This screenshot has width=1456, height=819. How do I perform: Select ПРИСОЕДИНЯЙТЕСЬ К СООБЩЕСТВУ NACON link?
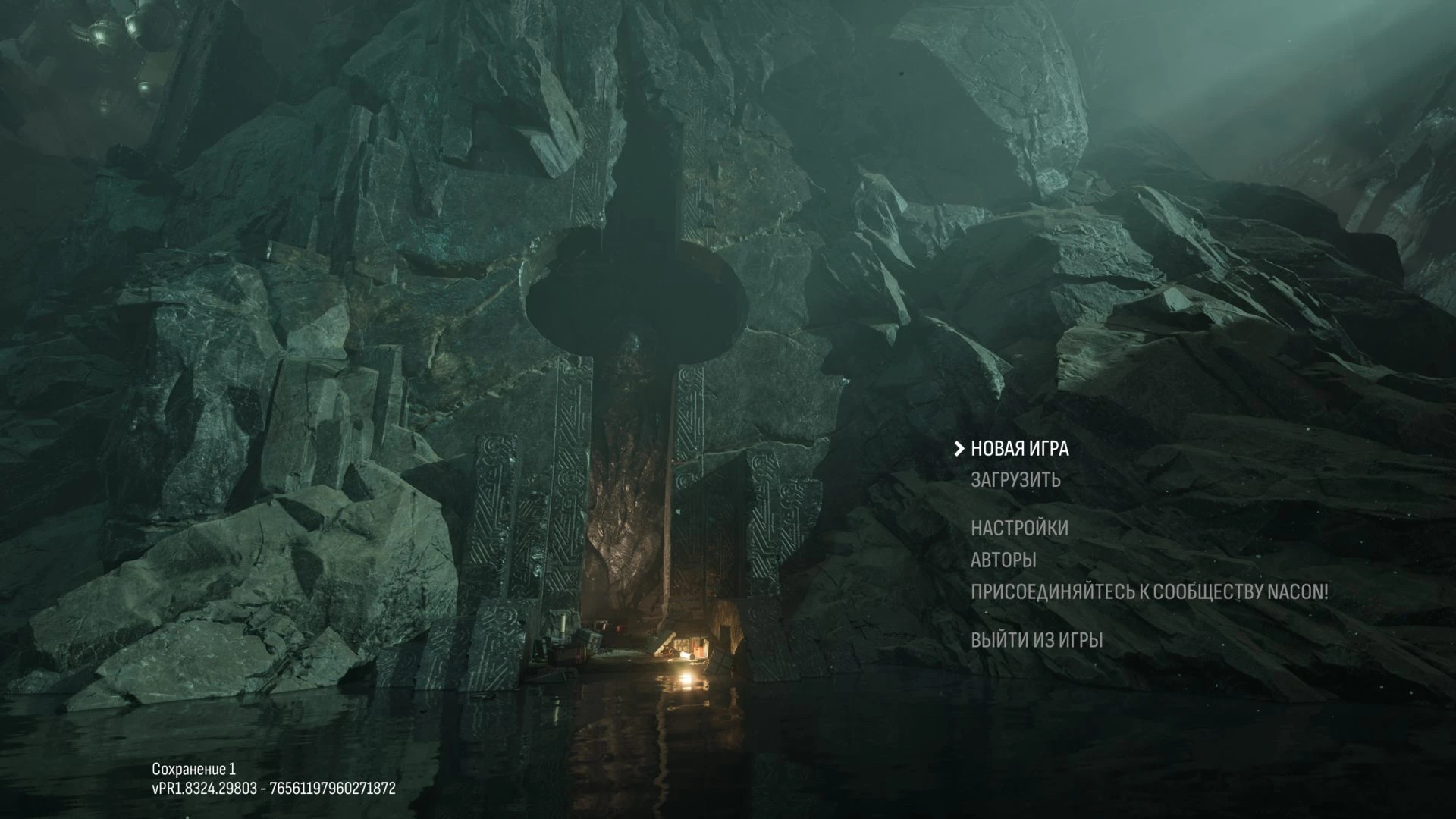pos(1149,592)
